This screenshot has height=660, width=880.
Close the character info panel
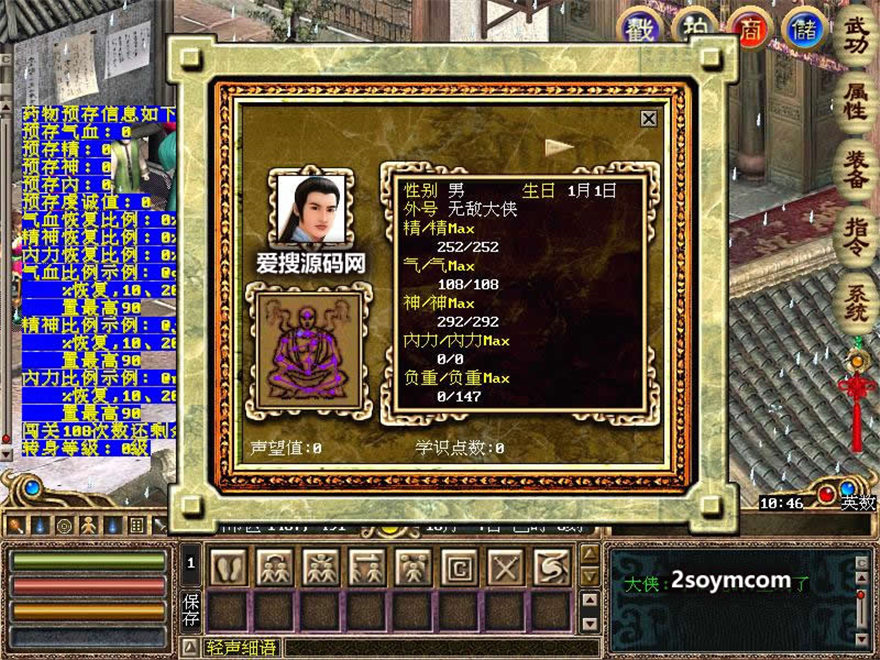pos(648,118)
